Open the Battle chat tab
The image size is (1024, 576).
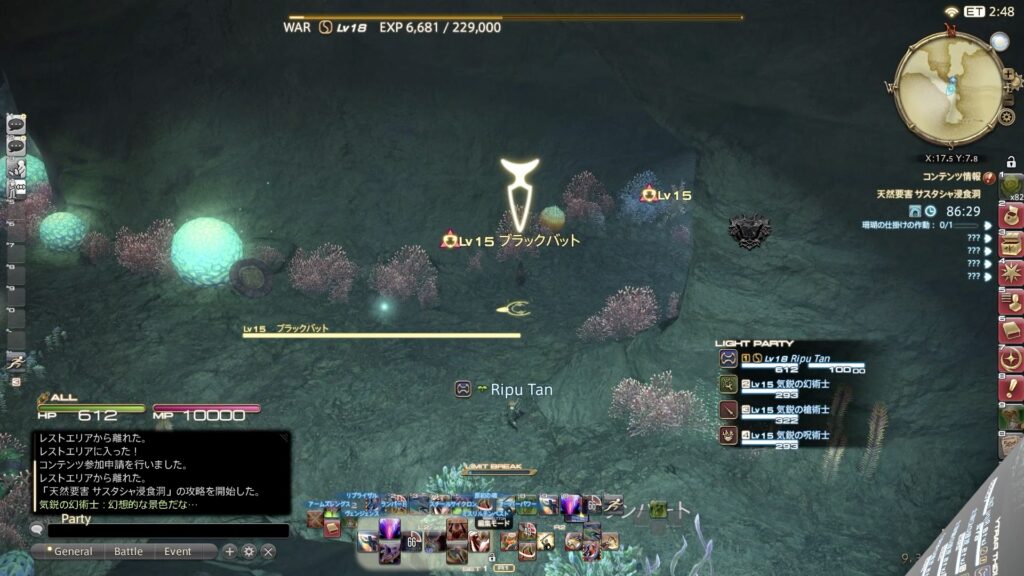128,551
